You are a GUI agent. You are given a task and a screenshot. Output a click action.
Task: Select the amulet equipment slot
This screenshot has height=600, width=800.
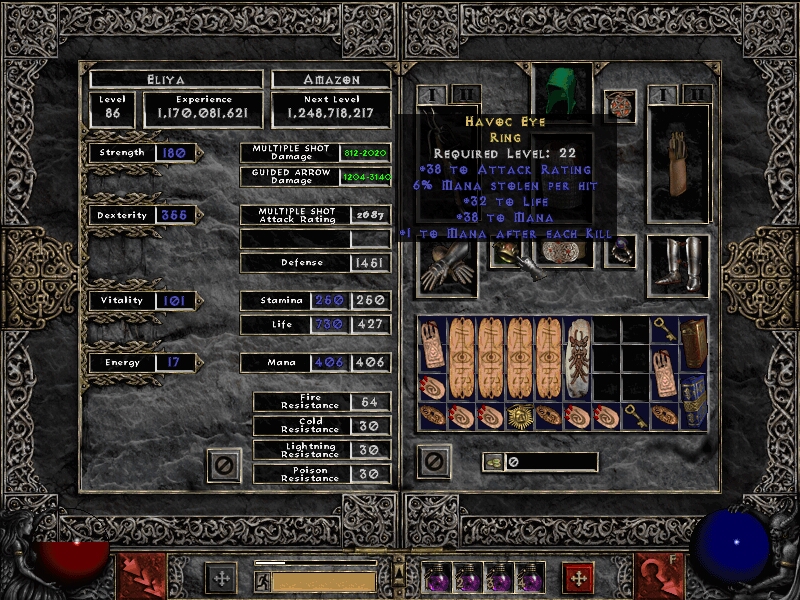coord(620,105)
